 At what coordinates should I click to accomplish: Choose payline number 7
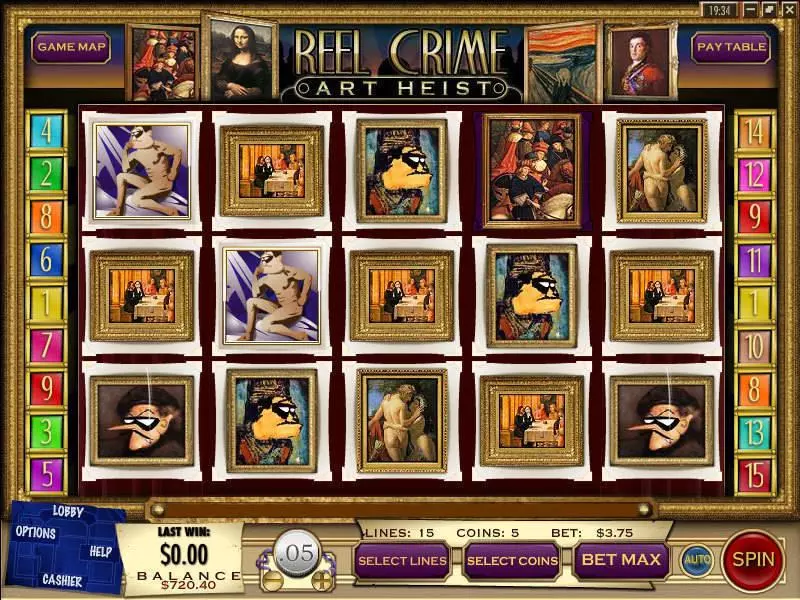click(x=47, y=345)
